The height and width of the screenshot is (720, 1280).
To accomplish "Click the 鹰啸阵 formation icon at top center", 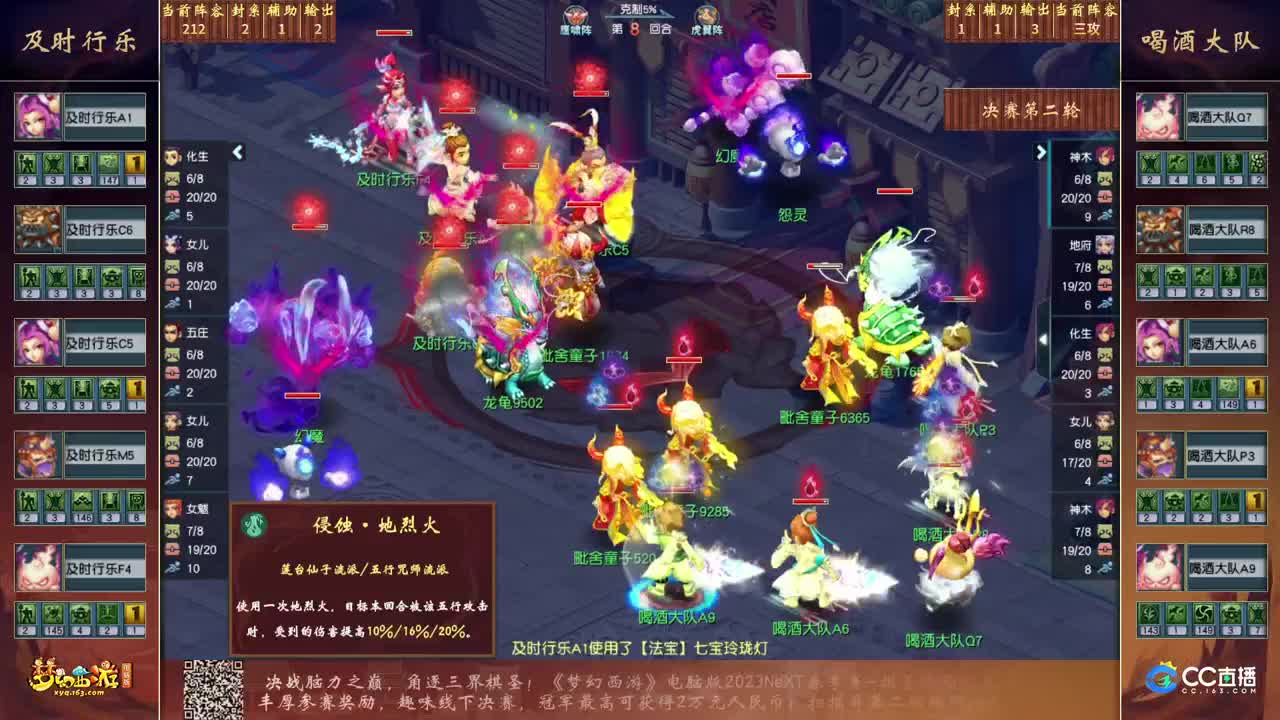I will (x=575, y=17).
